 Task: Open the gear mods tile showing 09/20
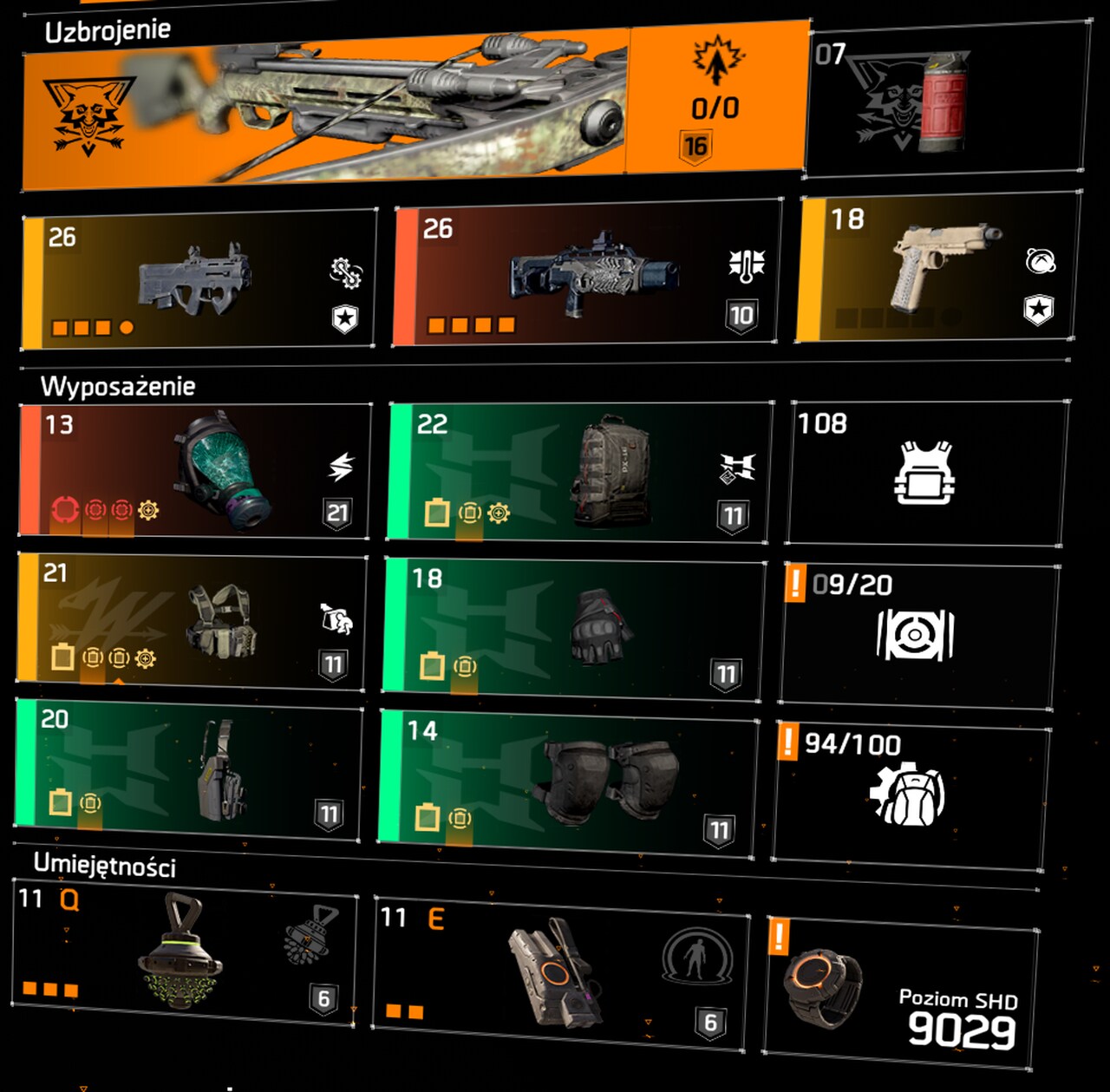click(x=917, y=633)
